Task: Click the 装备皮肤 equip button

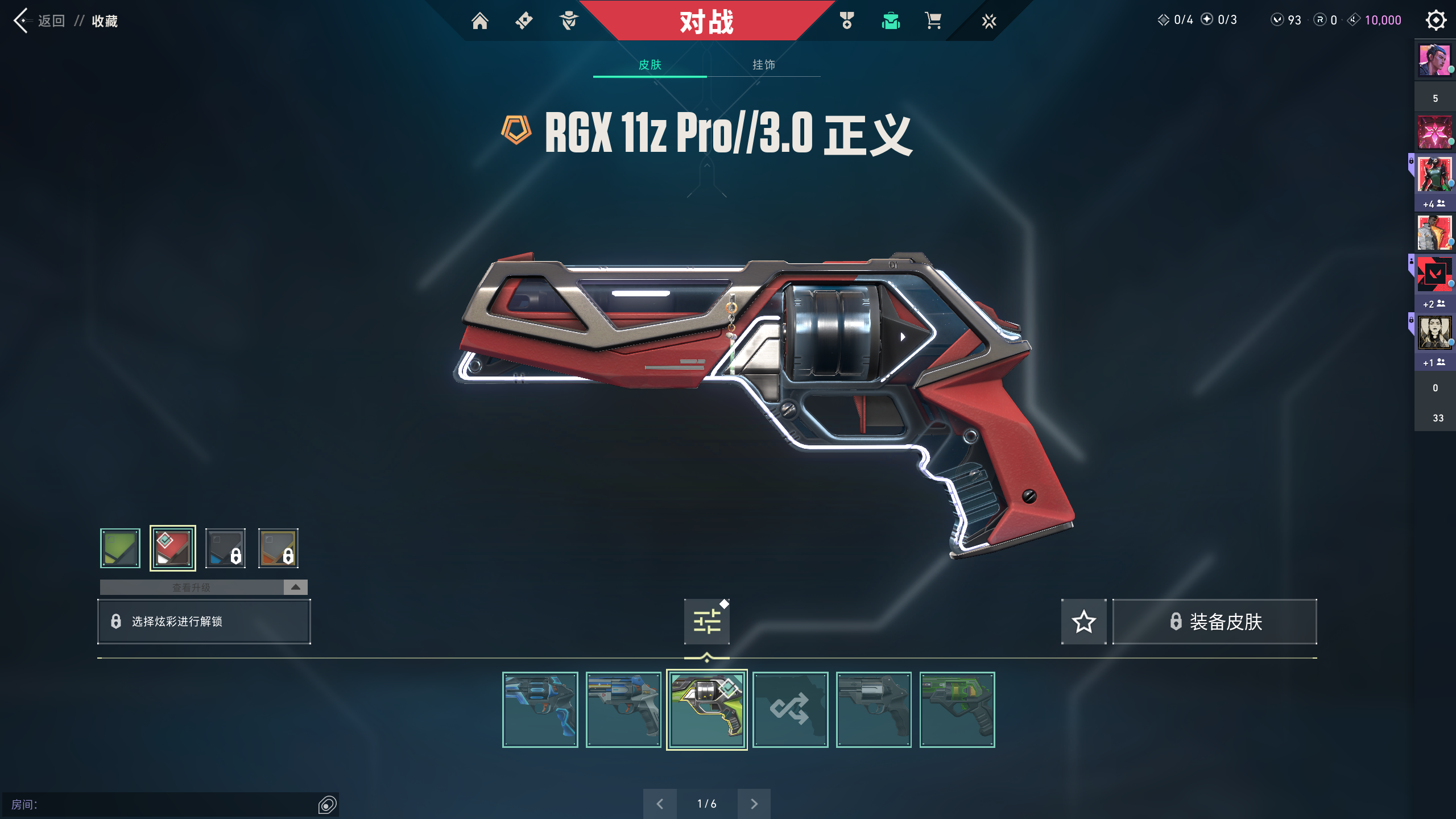Action: 1215,622
